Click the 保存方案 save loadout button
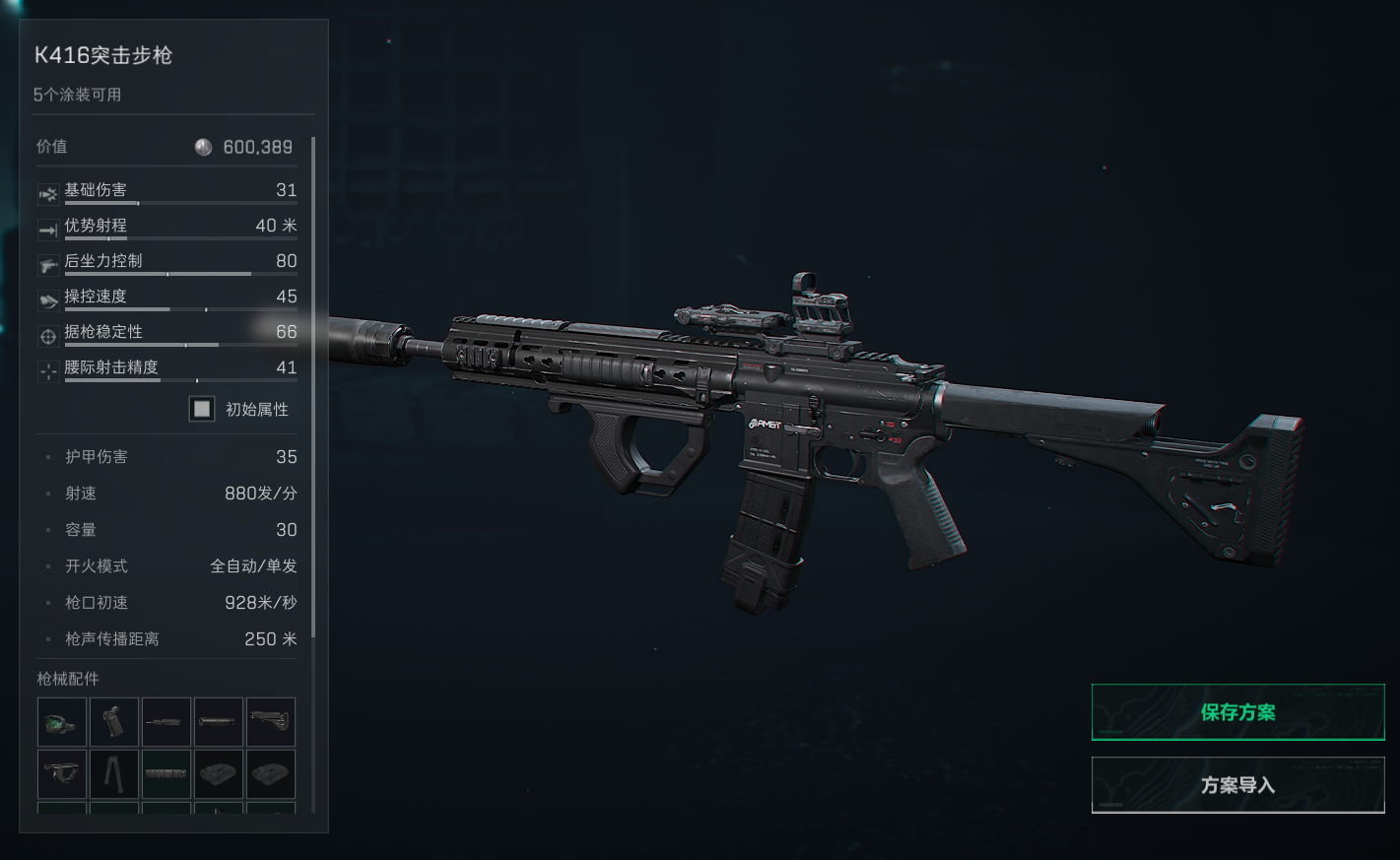This screenshot has width=1400, height=860. pyautogui.click(x=1237, y=712)
